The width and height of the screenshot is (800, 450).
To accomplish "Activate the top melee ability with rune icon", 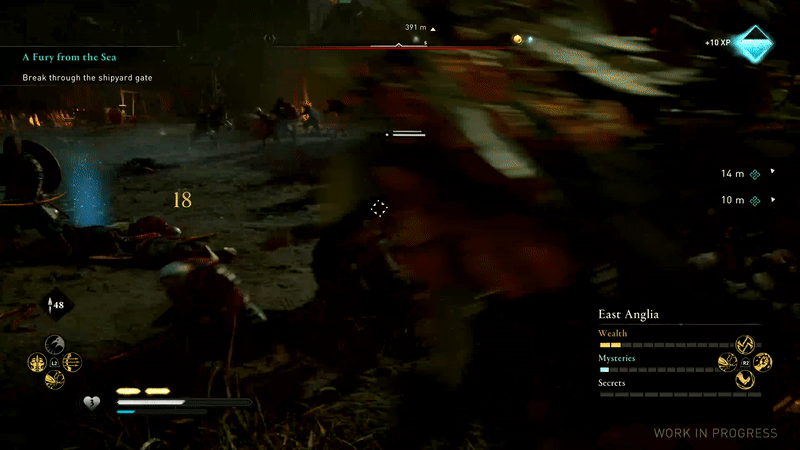I will 744,344.
